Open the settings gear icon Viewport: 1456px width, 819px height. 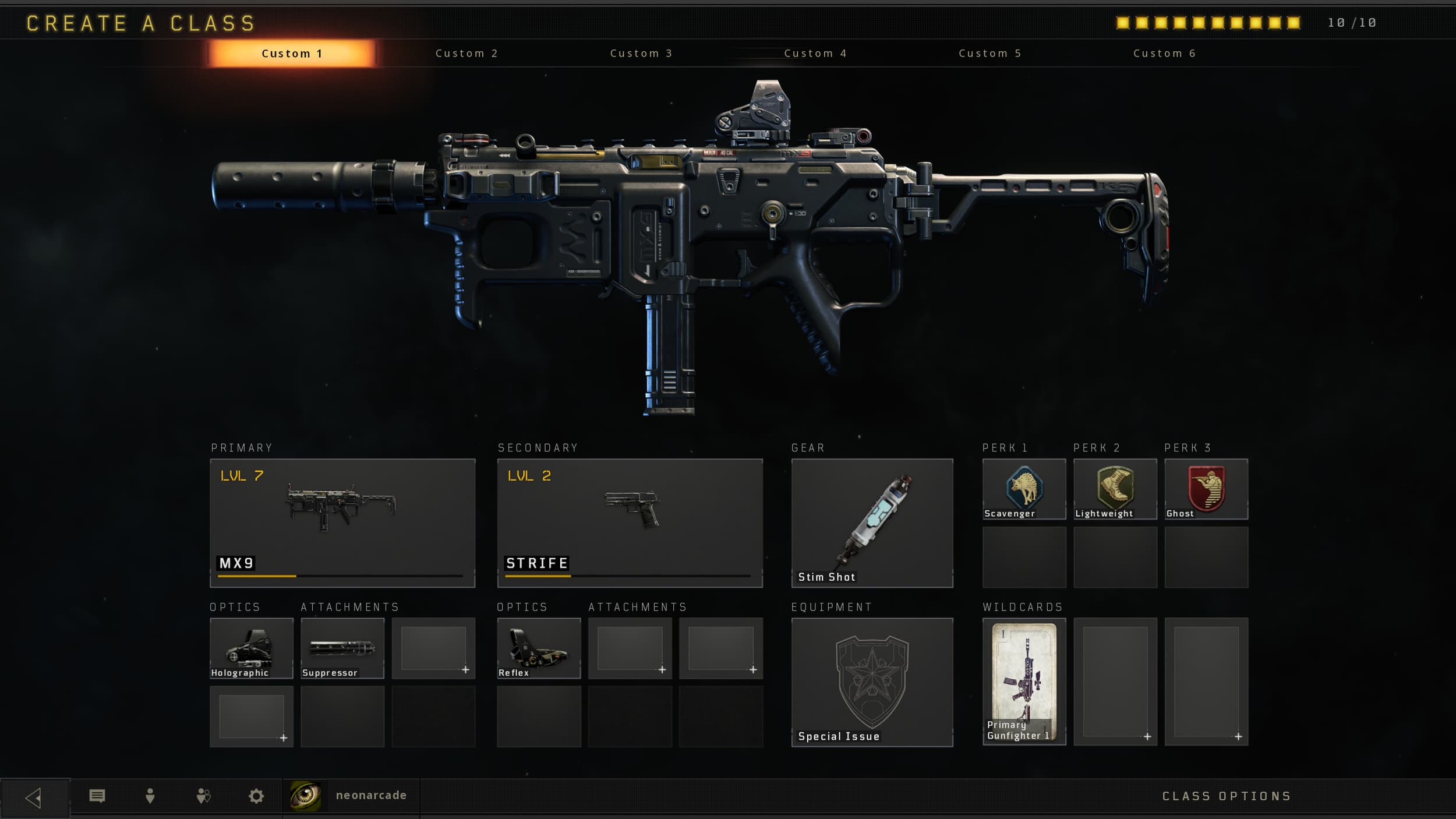[x=255, y=795]
